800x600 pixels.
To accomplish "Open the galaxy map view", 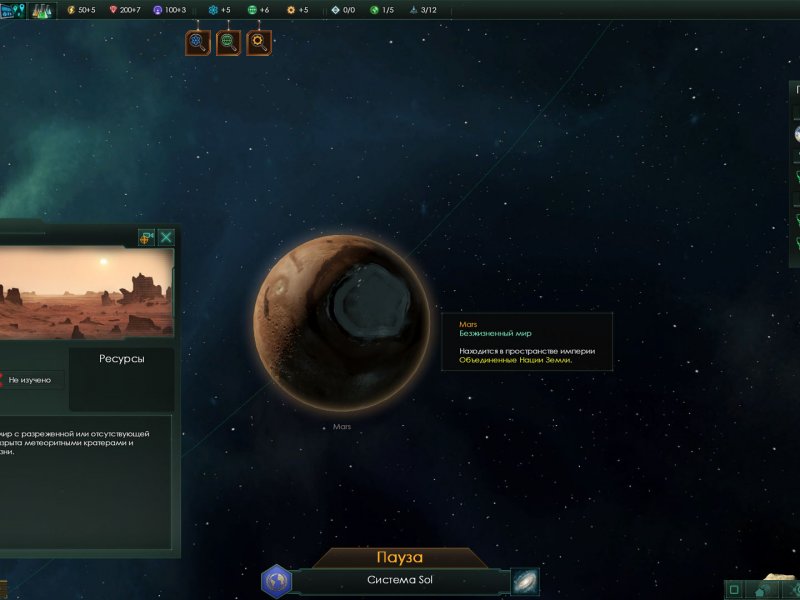I will click(525, 581).
